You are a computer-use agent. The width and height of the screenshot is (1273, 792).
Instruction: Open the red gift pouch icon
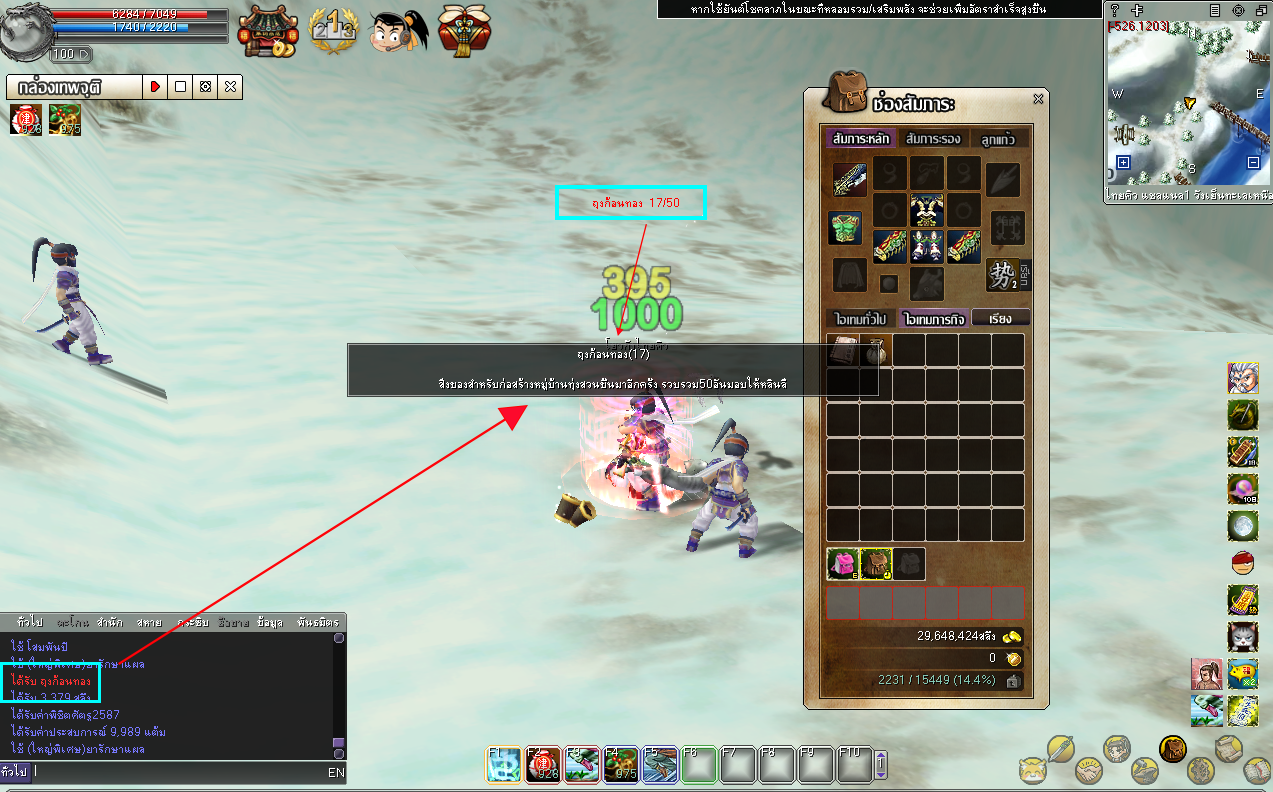(x=461, y=32)
